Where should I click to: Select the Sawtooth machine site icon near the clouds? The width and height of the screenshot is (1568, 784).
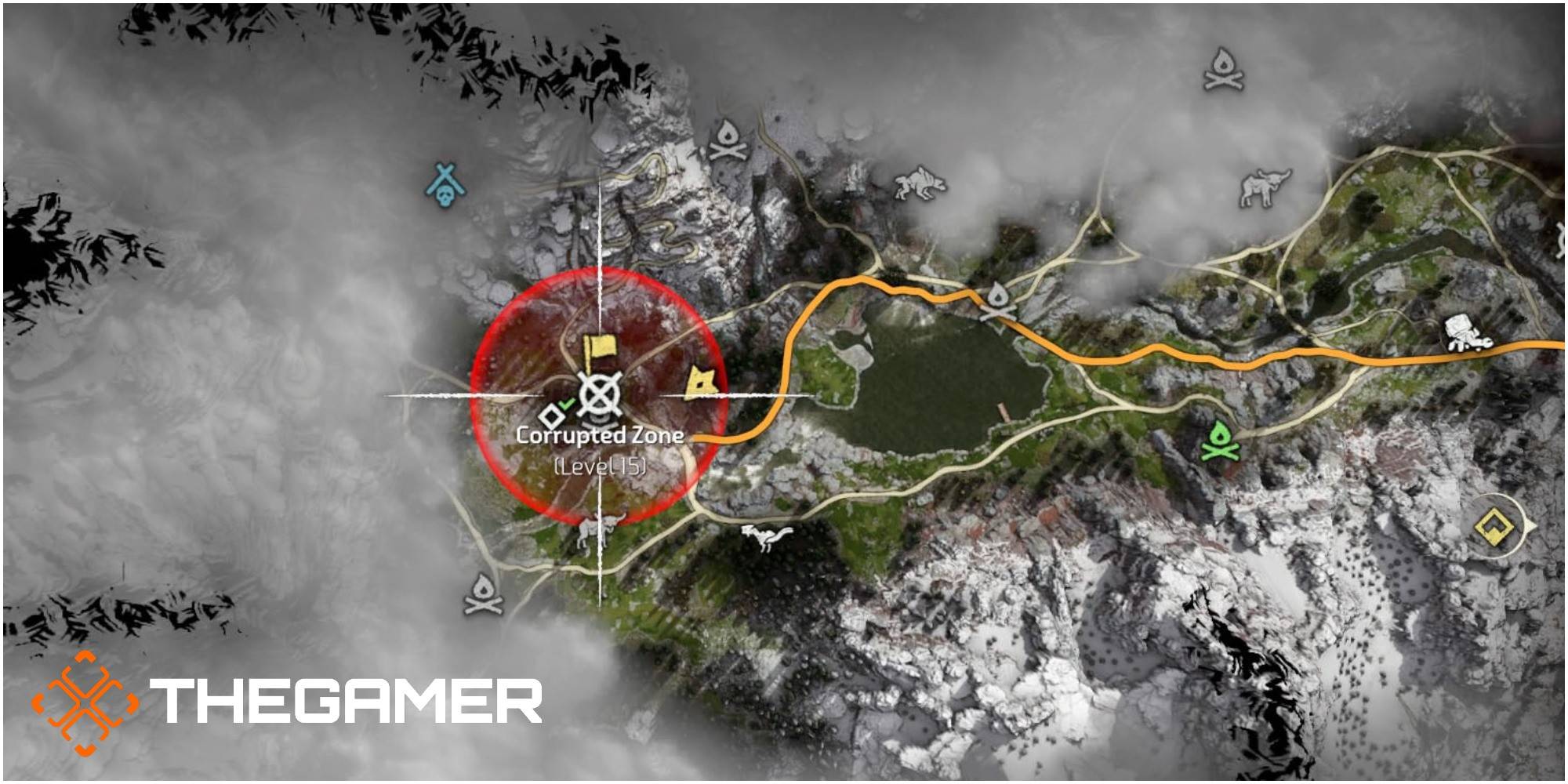917,183
